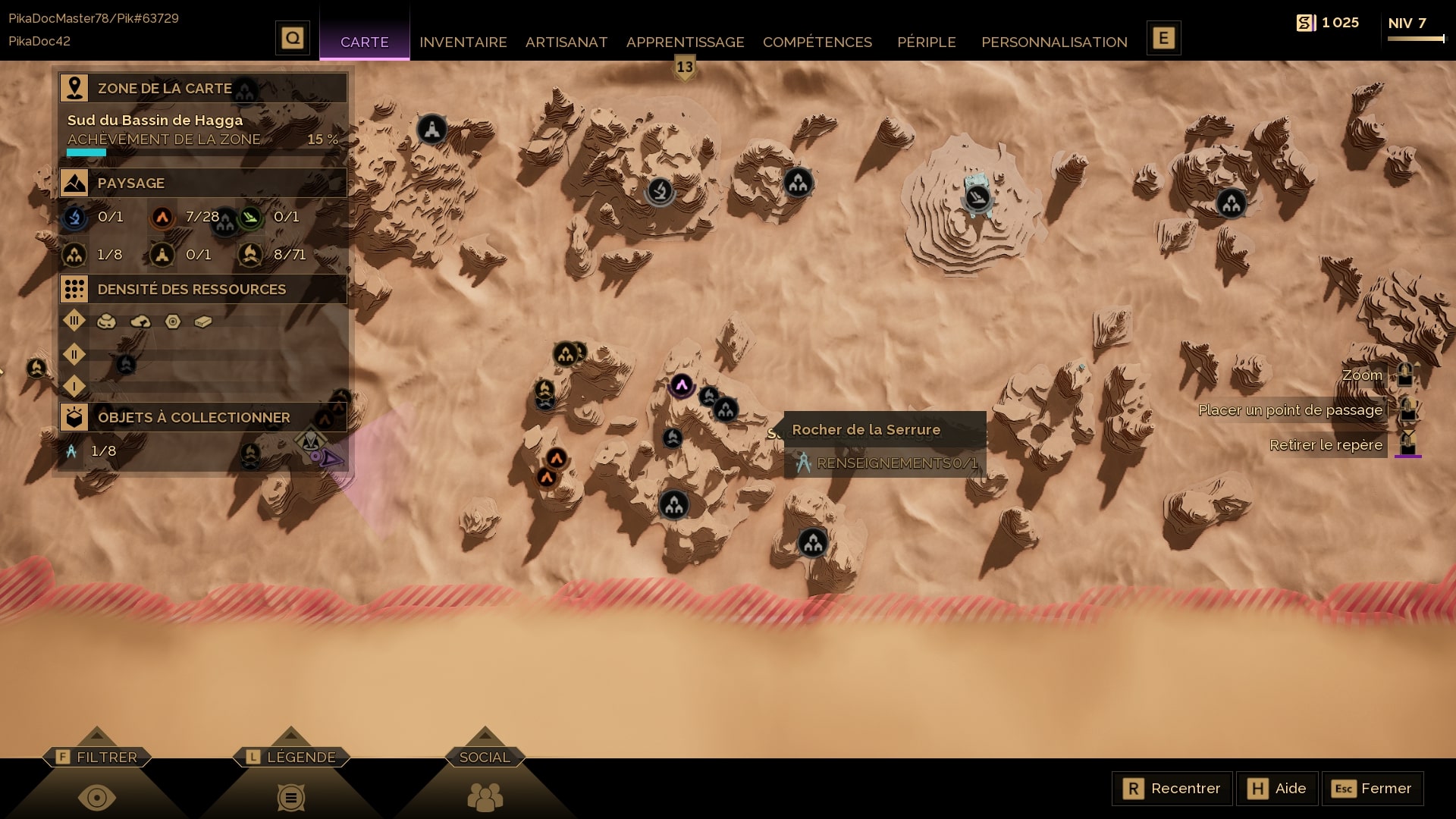Open the Périple tab
This screenshot has height=819, width=1456.
[926, 42]
